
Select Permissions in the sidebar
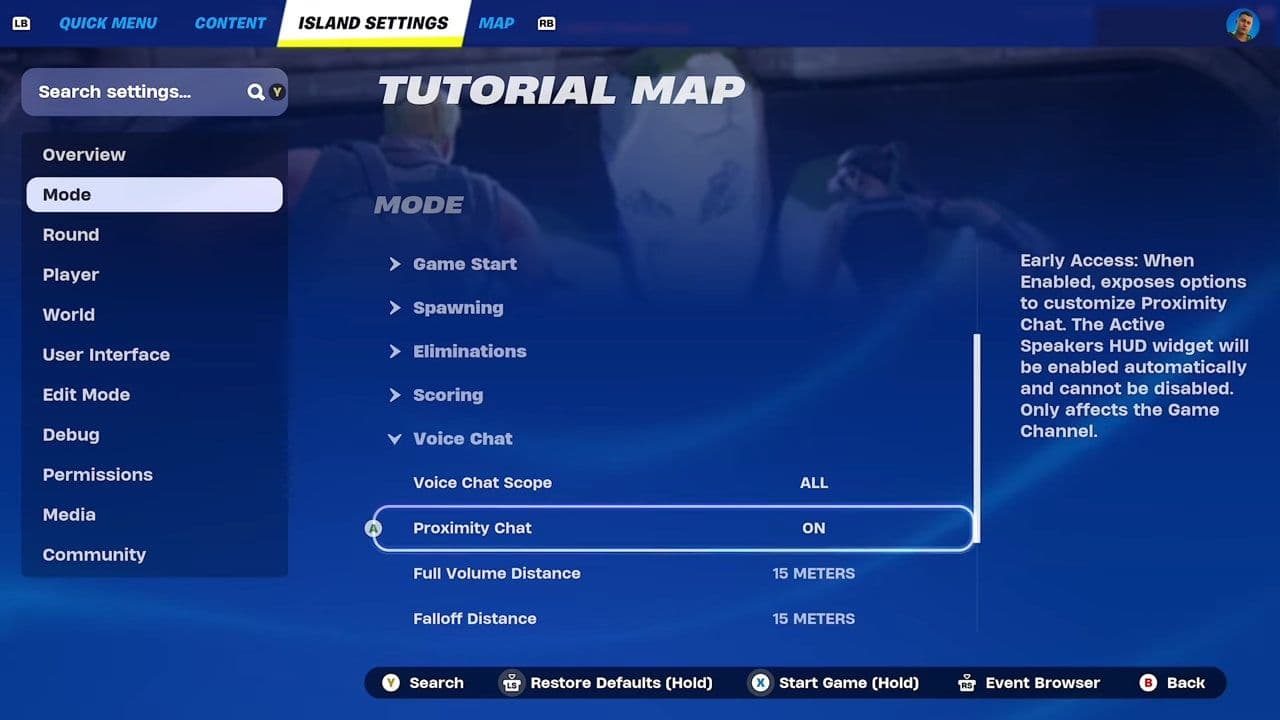[97, 474]
